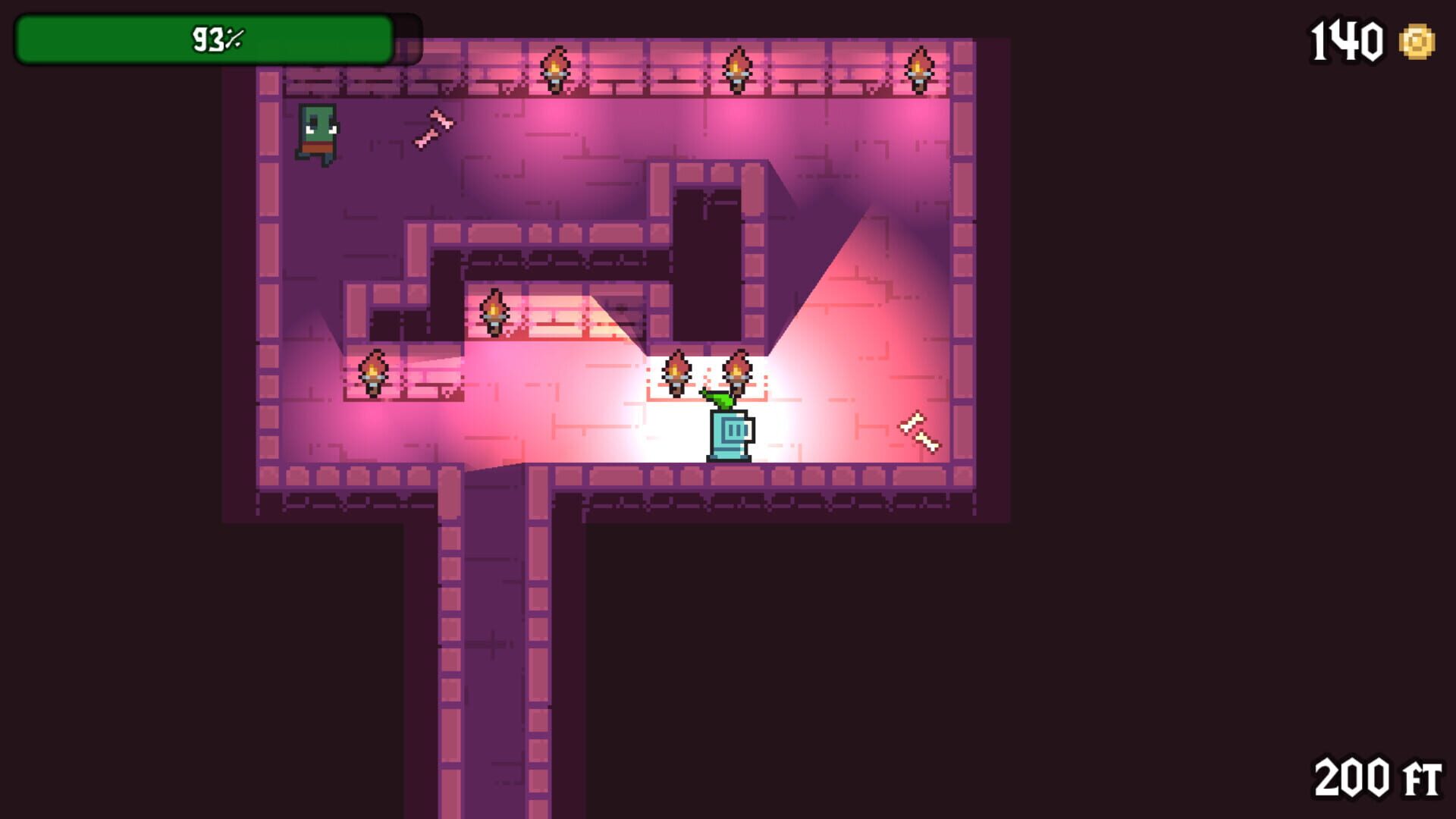Pick up the bone near the frog enemy
The image size is (1456, 819).
(432, 126)
